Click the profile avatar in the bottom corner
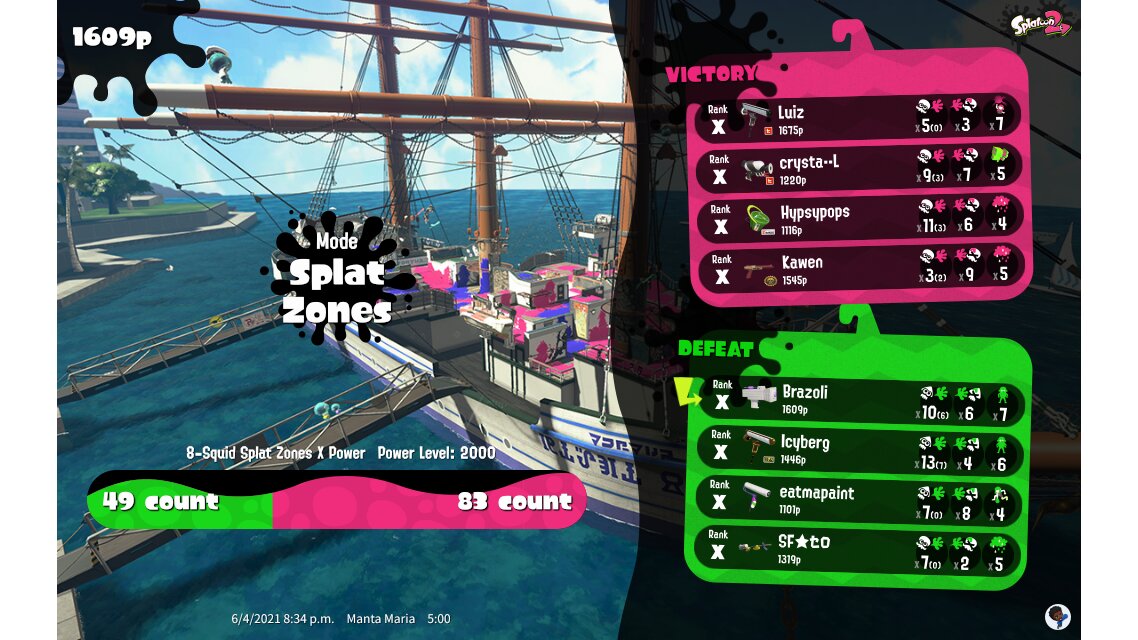Screen dimensions: 1138x640 pos(1056,615)
